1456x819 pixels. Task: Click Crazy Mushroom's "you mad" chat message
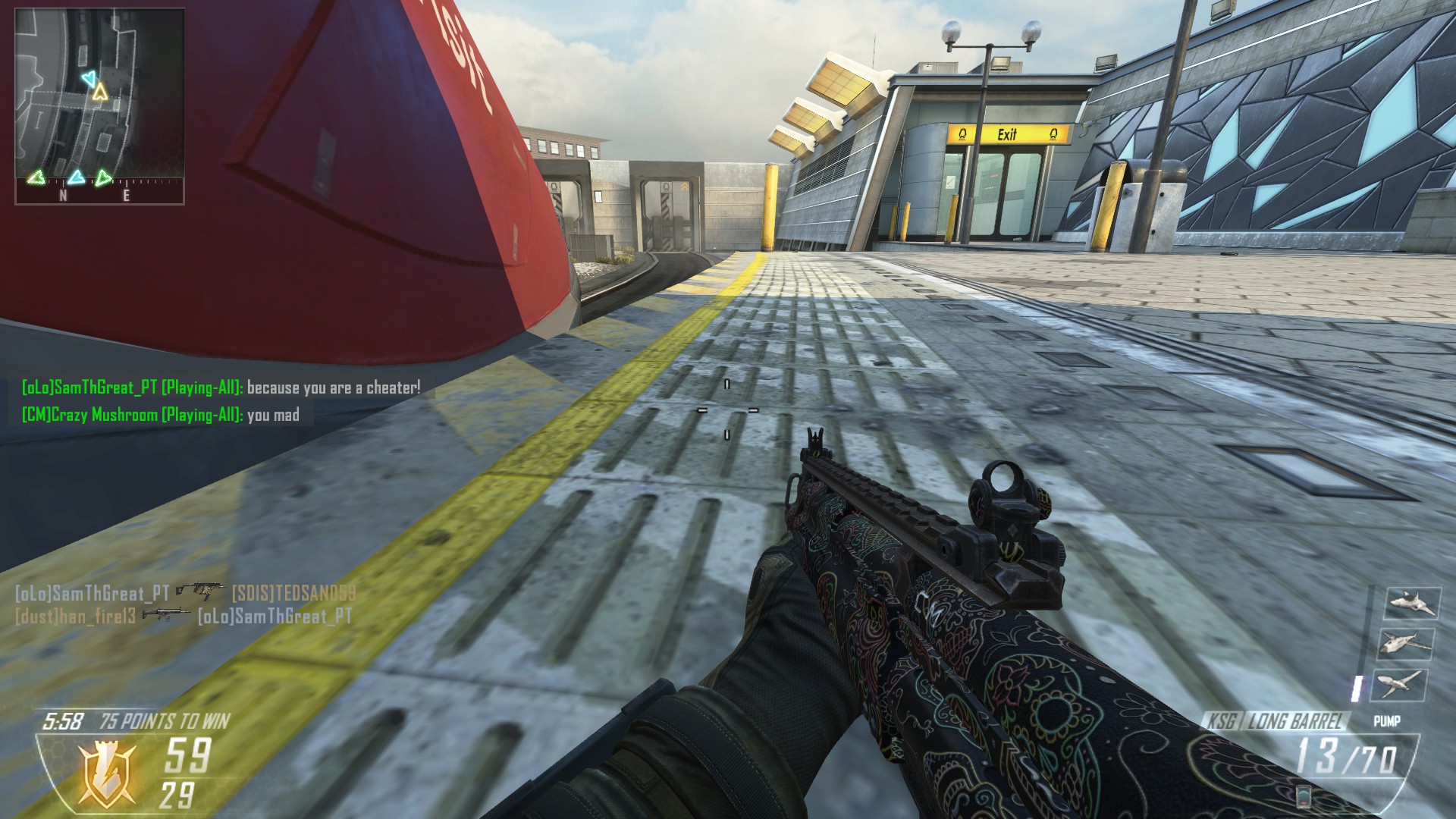click(x=160, y=415)
